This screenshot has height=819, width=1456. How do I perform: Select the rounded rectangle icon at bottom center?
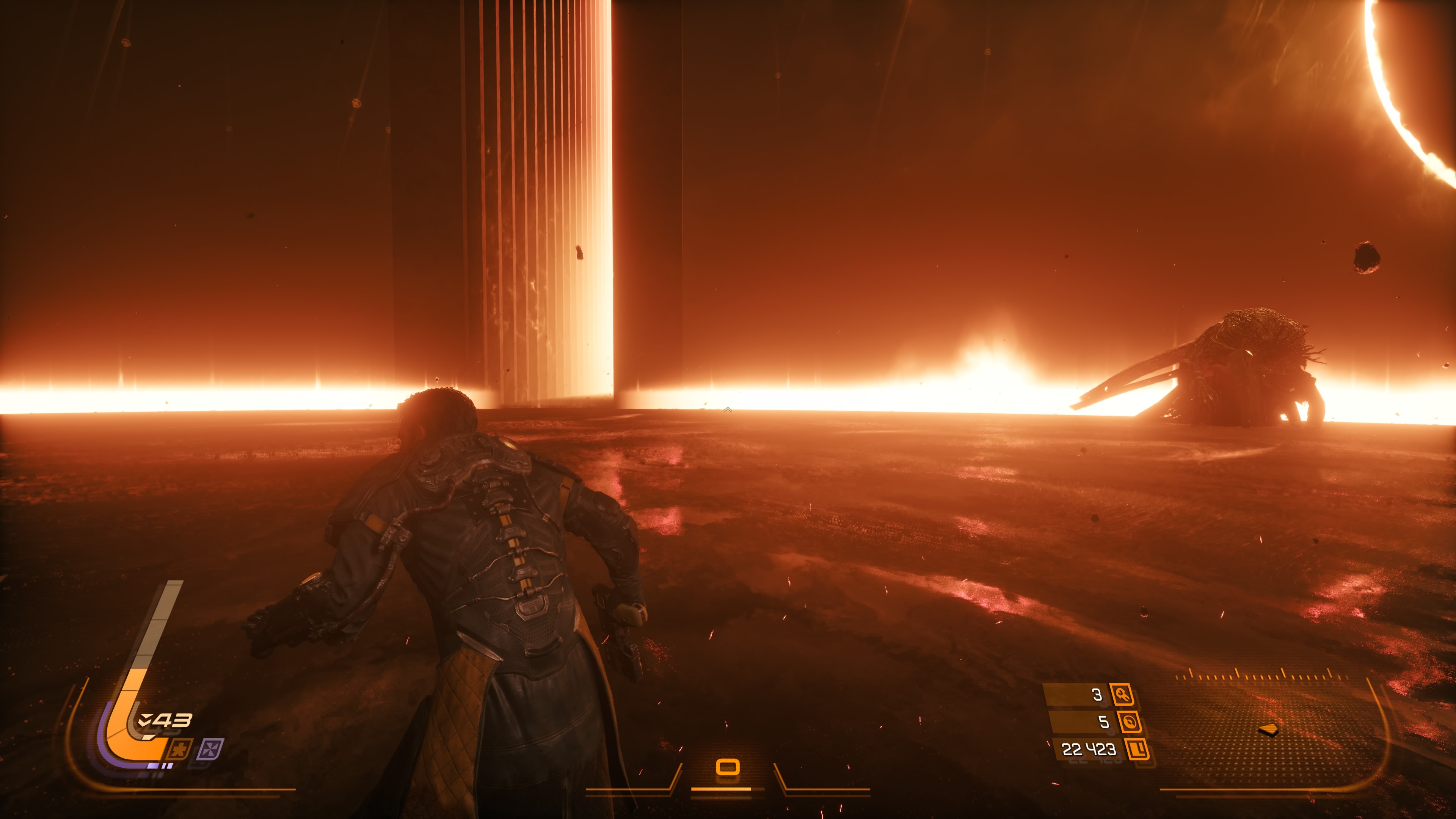[728, 767]
